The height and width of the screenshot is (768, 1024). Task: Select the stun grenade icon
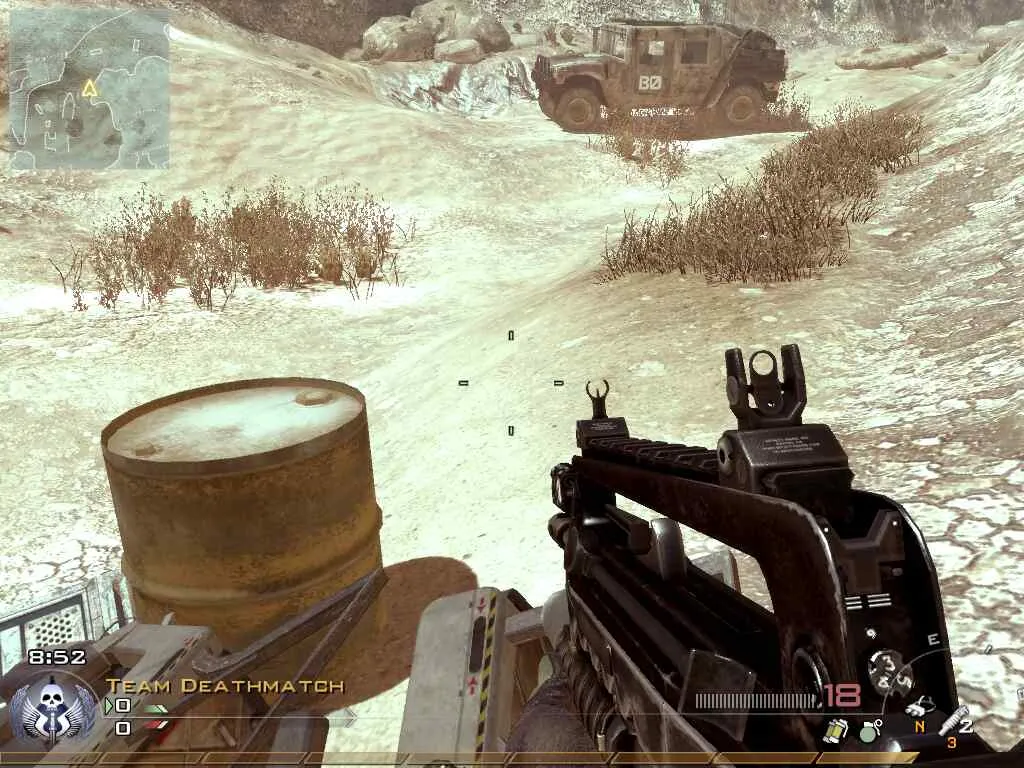coord(836,730)
